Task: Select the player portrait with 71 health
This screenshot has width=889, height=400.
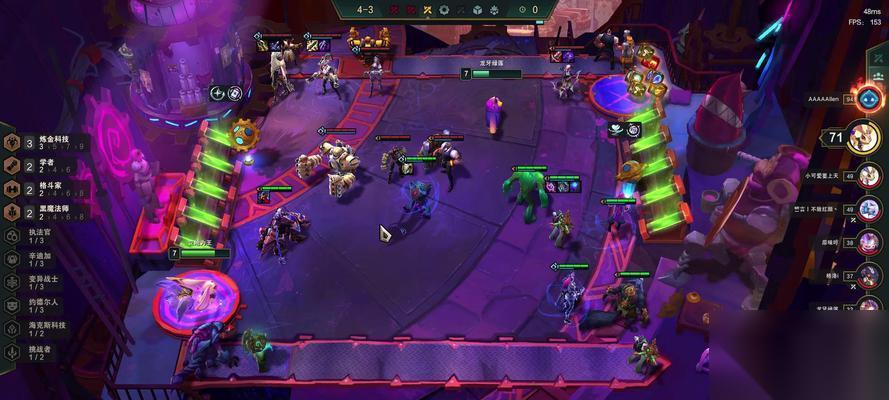Action: [x=863, y=137]
